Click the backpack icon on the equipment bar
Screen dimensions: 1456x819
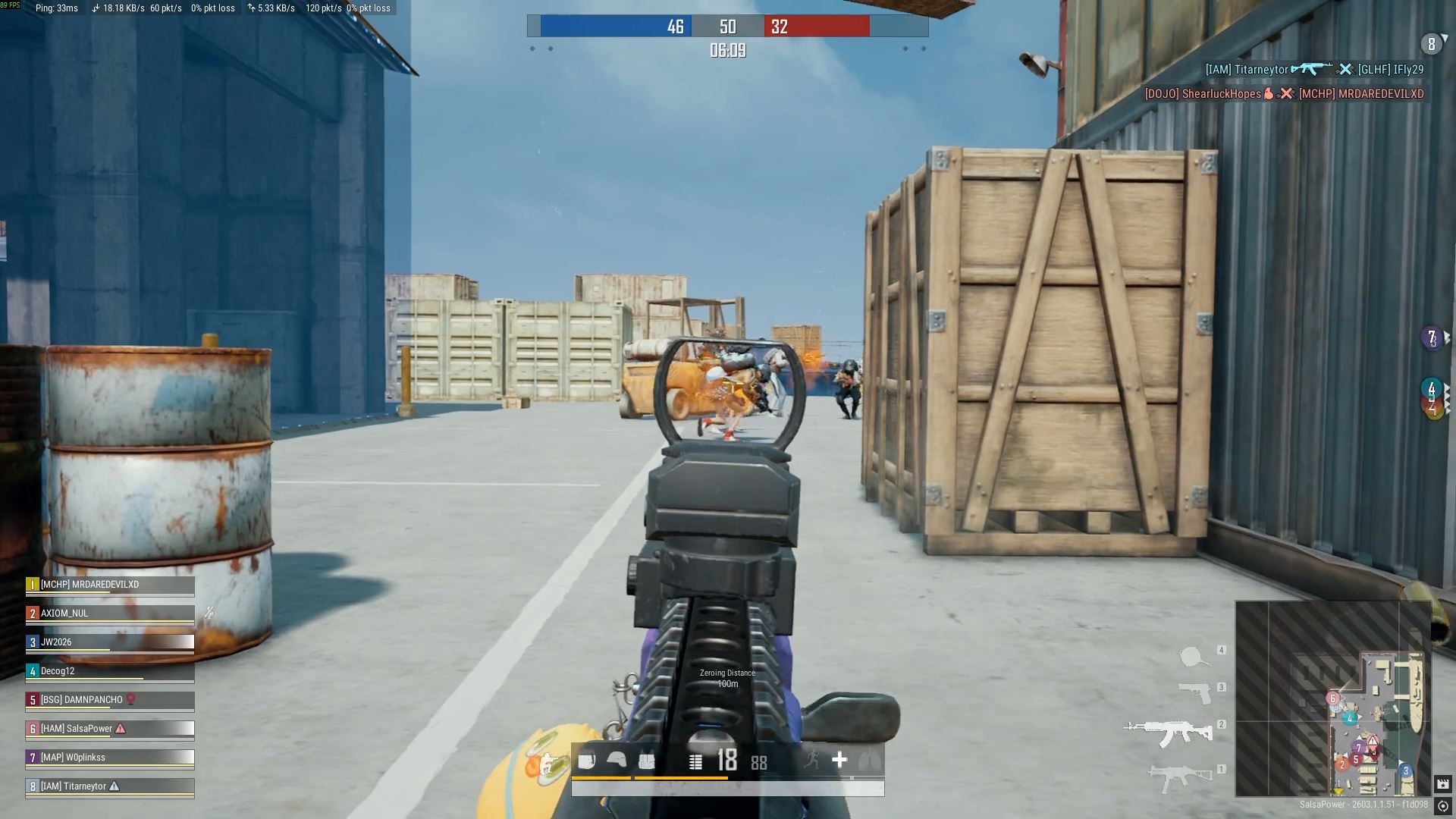click(588, 759)
